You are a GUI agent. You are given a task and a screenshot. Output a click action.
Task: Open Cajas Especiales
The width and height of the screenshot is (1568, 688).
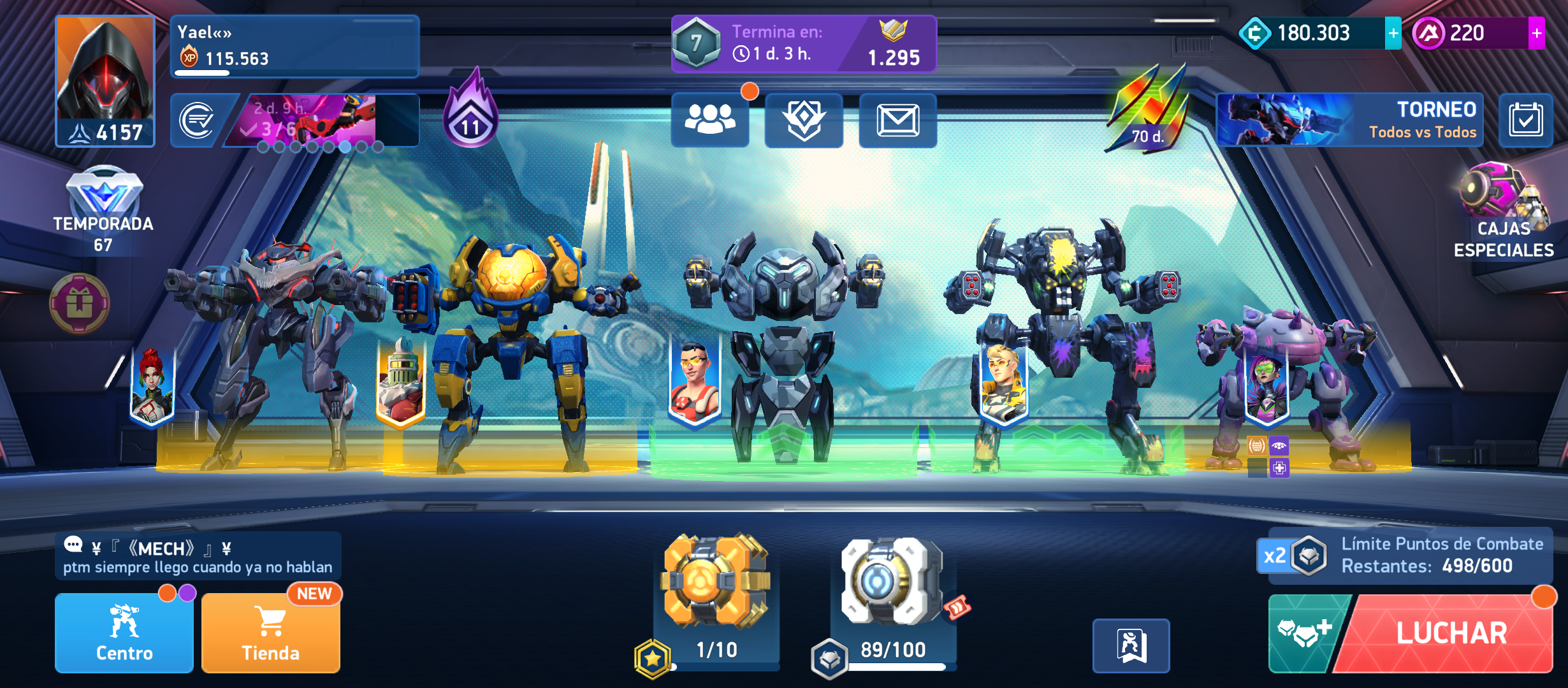click(1503, 211)
